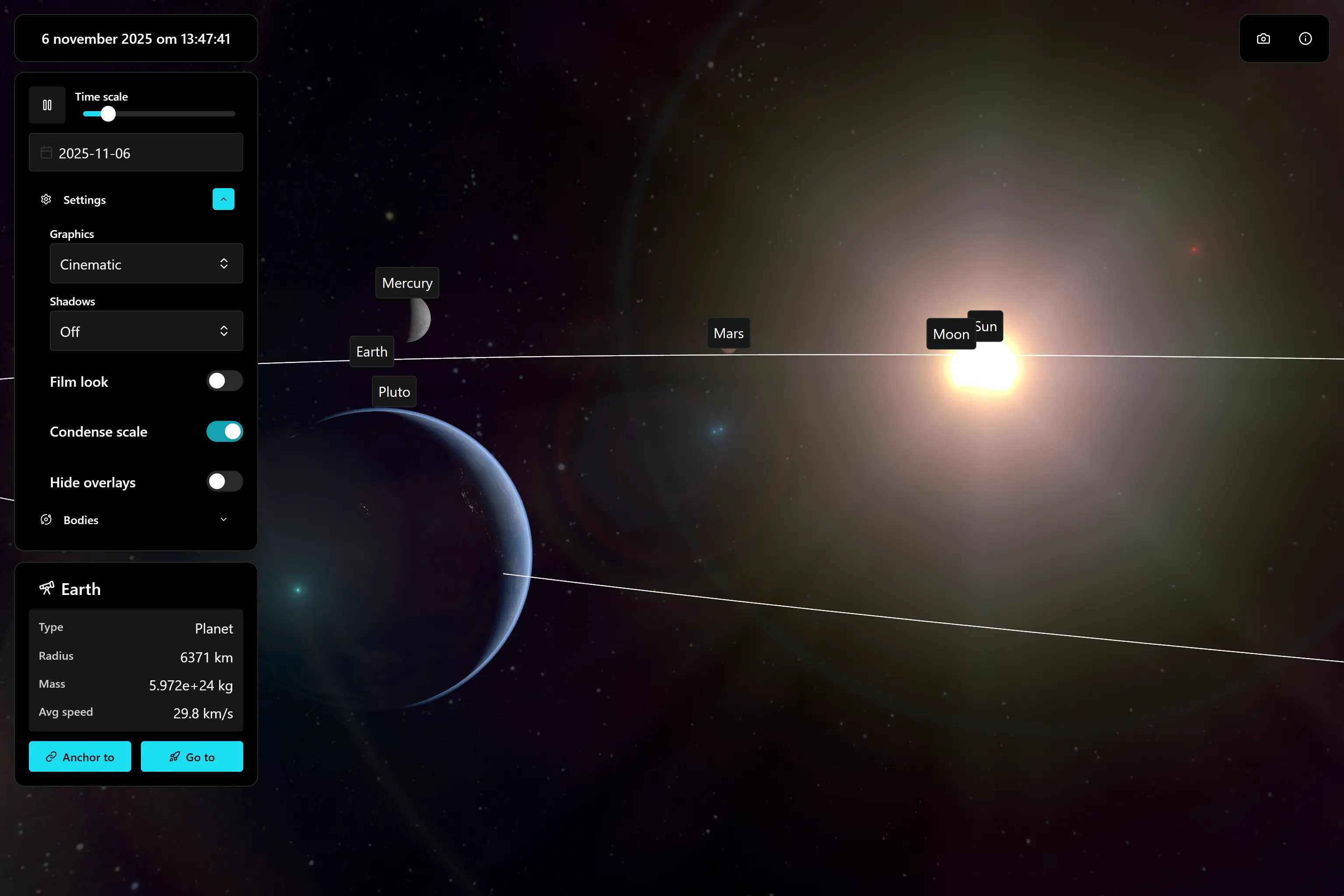The height and width of the screenshot is (896, 1344).
Task: Open the Shadows dropdown set to Off
Action: coord(146,331)
